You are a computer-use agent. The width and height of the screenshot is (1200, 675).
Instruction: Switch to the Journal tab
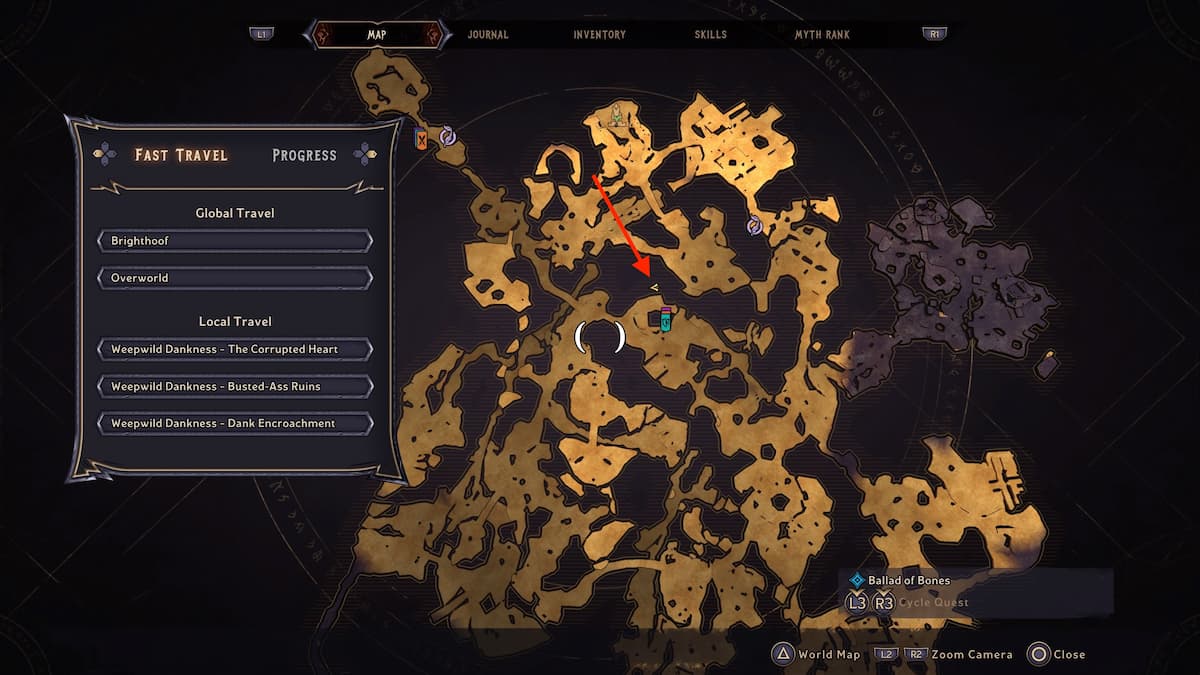488,34
